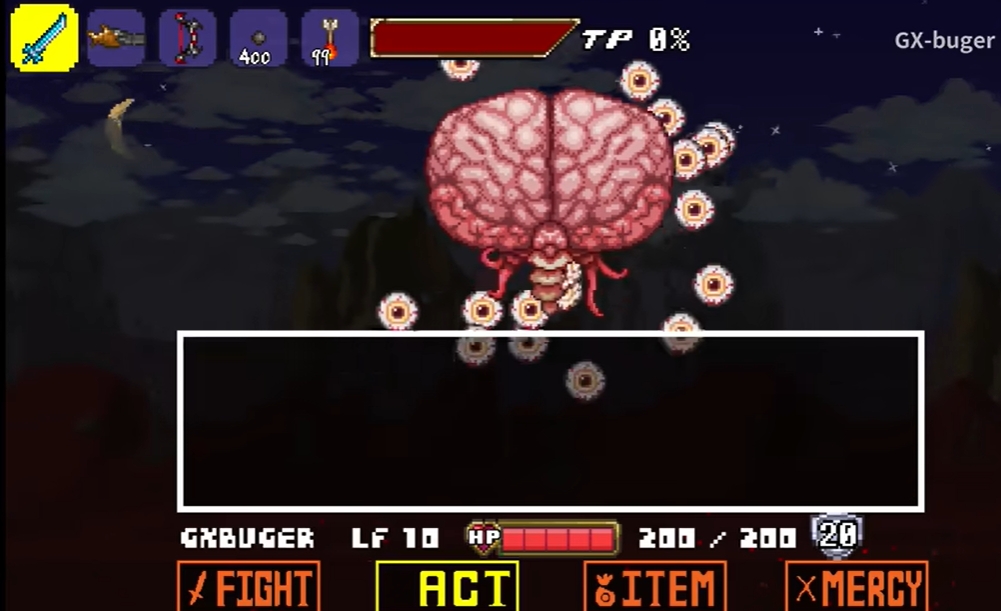Switch to the red bow slot

[x=186, y=38]
